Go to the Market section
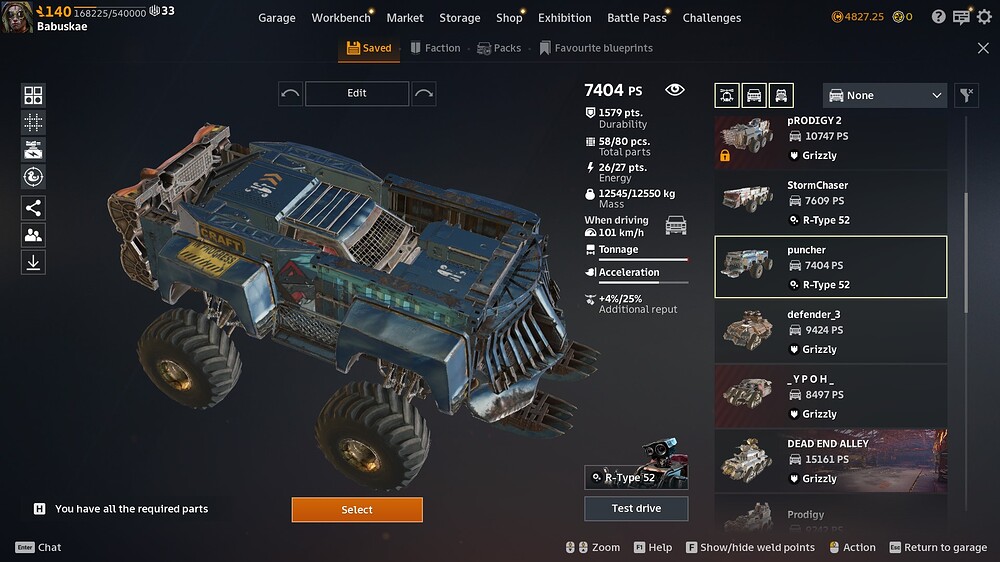 405,18
